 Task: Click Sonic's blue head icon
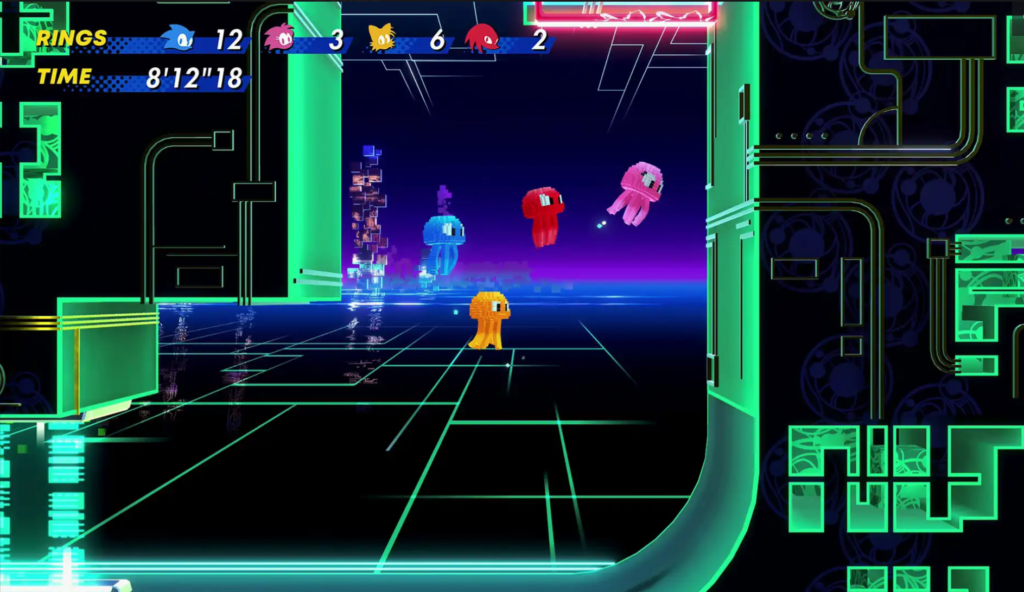pos(180,39)
